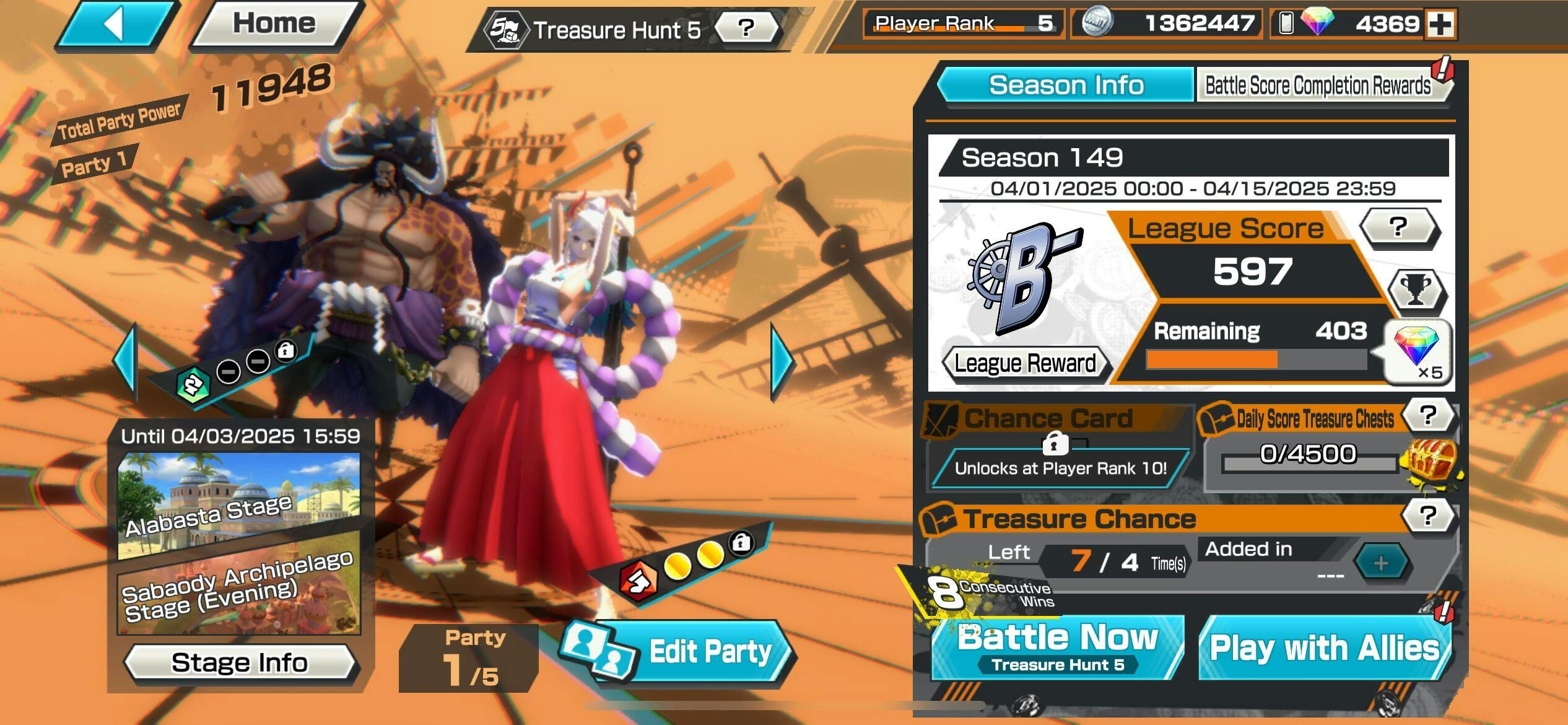Open League Score help question mark
The height and width of the screenshot is (725, 1568).
[x=1398, y=227]
